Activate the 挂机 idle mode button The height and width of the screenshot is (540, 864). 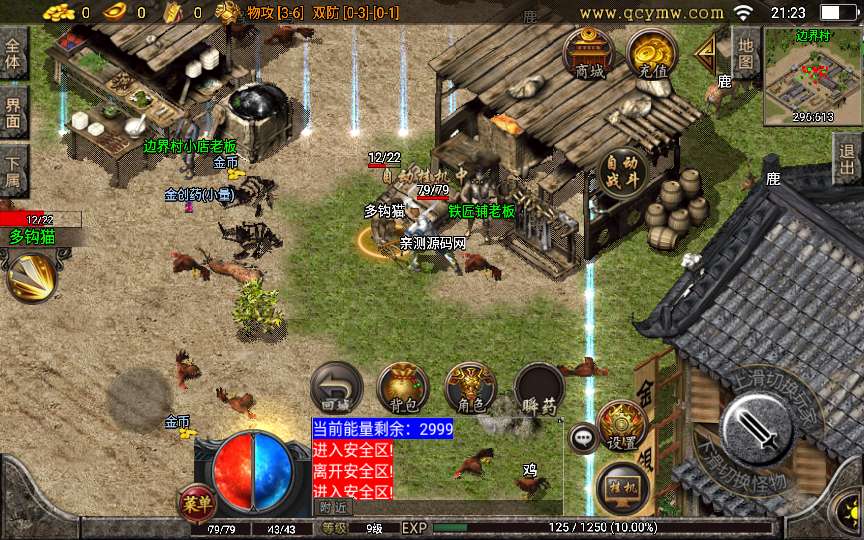pyautogui.click(x=623, y=487)
